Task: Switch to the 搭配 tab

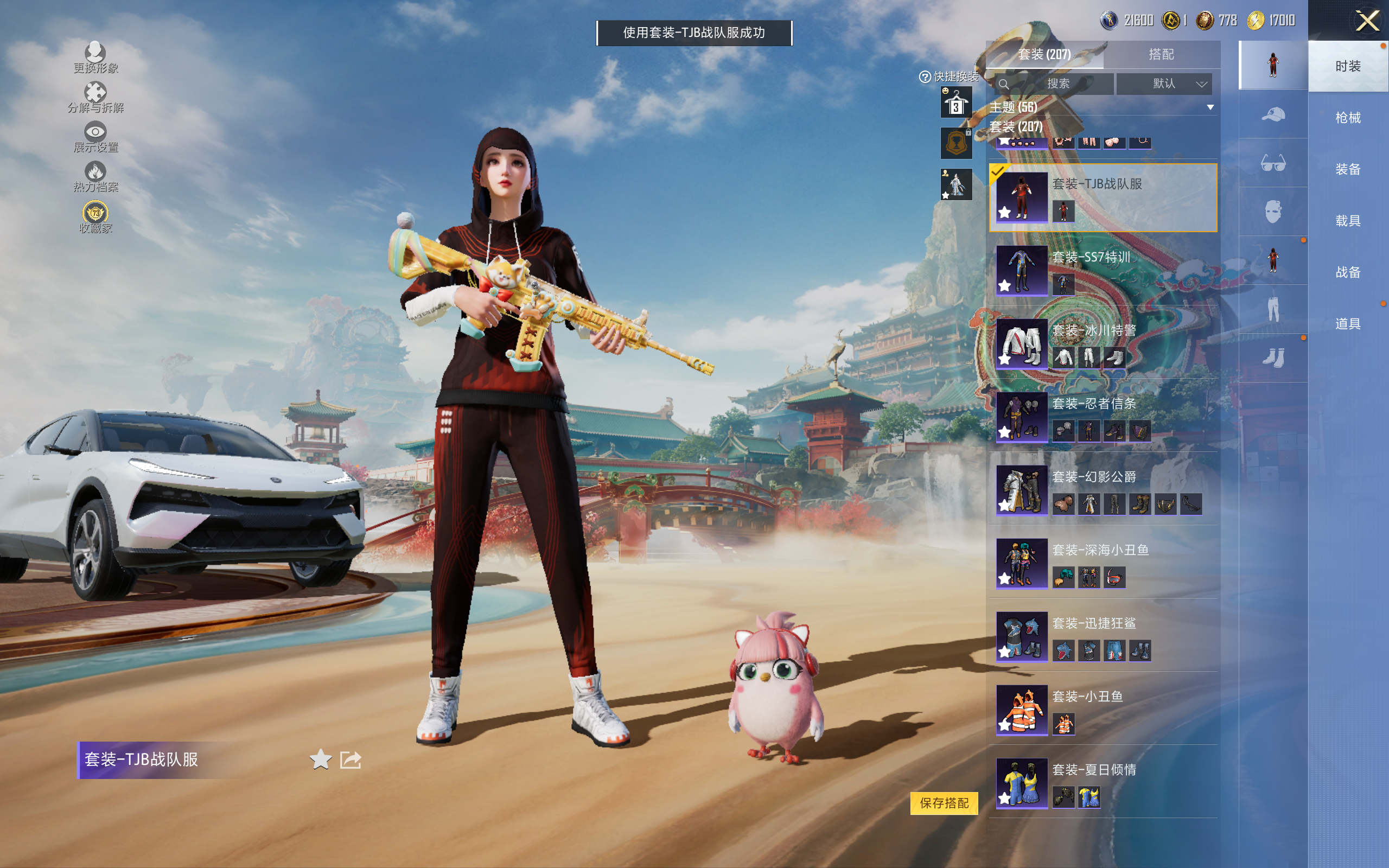Action: (x=1161, y=55)
